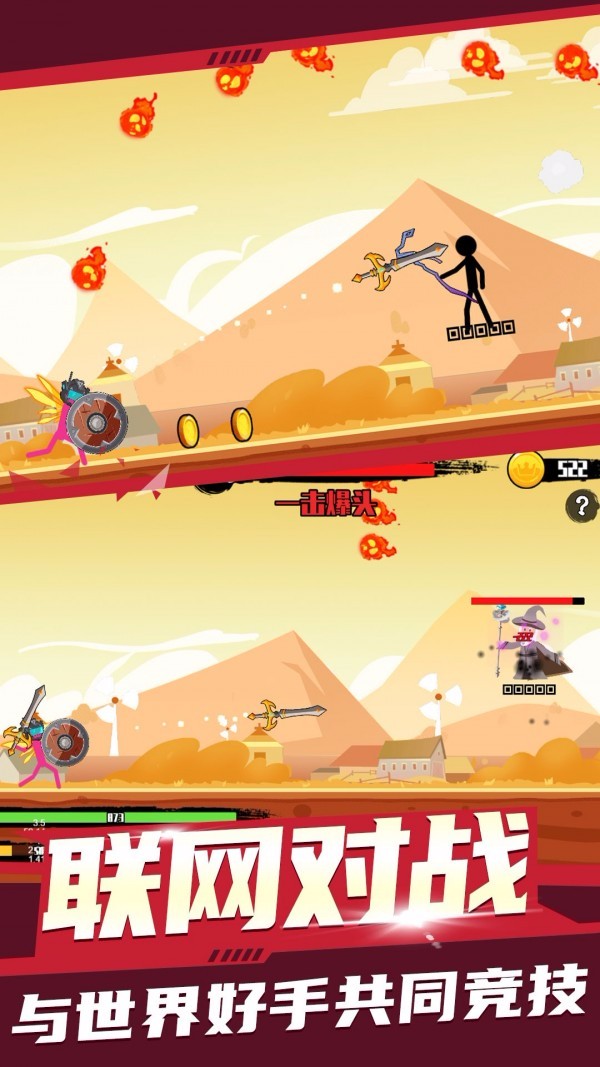600x1067 pixels.
Task: Open the question mark help button
Action: 581,506
